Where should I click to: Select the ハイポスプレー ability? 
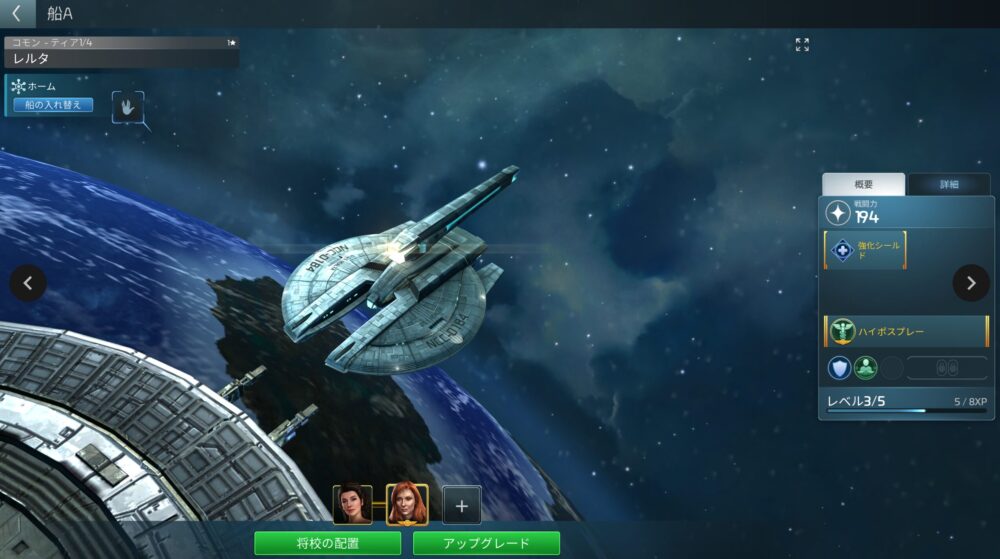coord(905,331)
